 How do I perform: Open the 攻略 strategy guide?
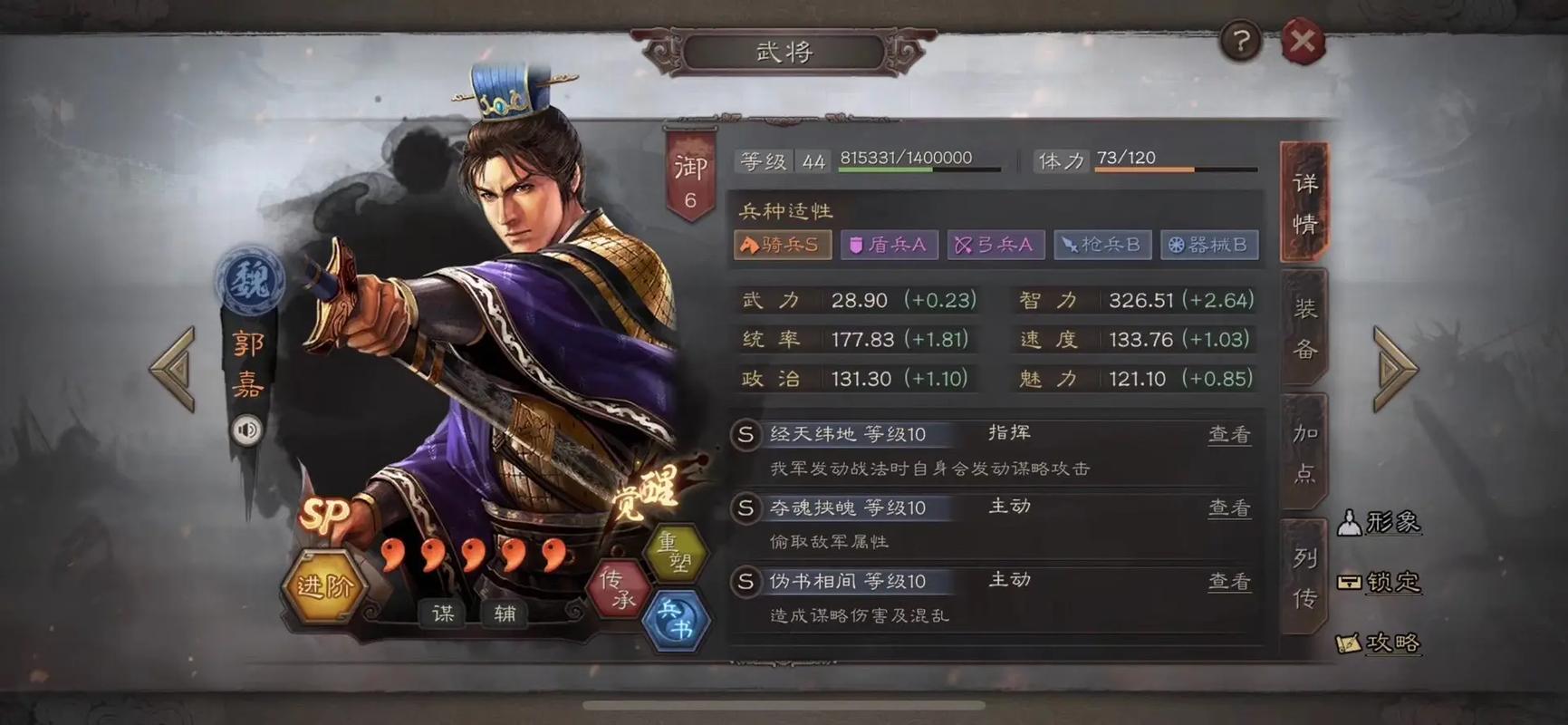click(x=1379, y=643)
